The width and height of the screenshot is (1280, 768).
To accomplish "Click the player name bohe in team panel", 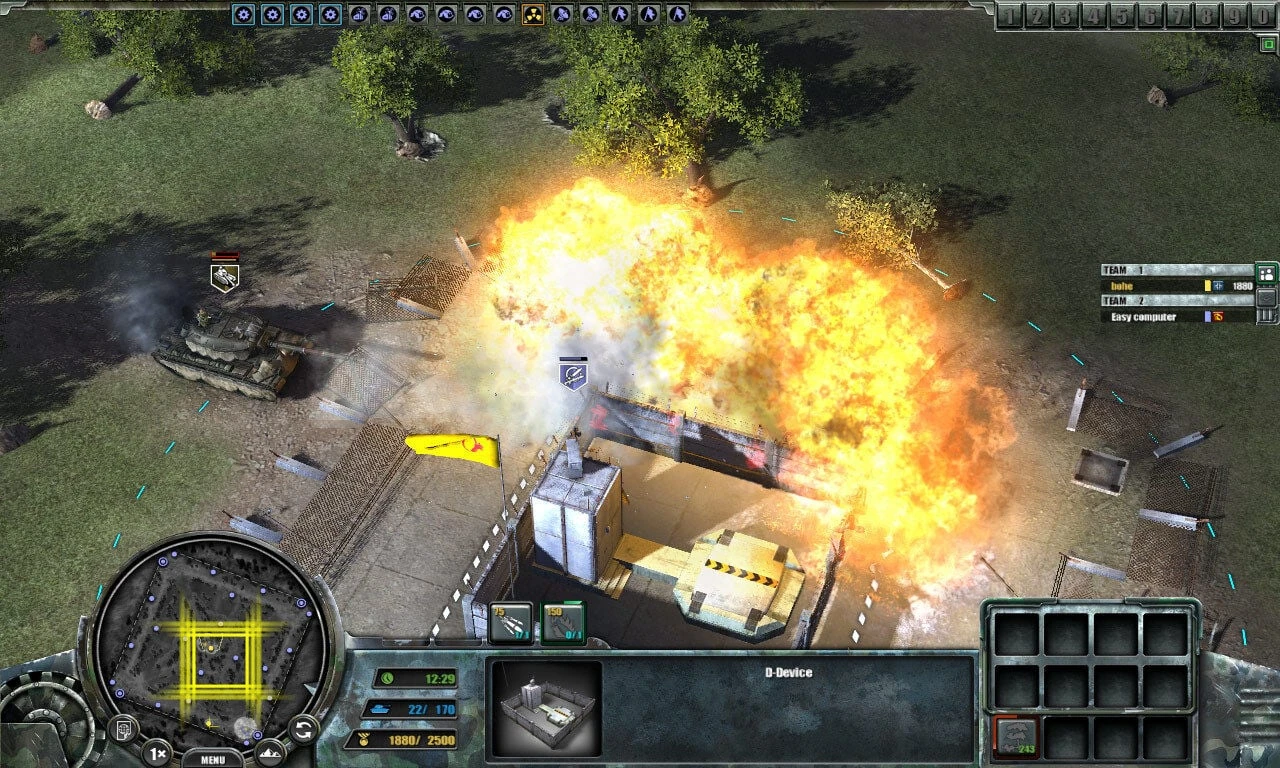I will coord(1123,286).
